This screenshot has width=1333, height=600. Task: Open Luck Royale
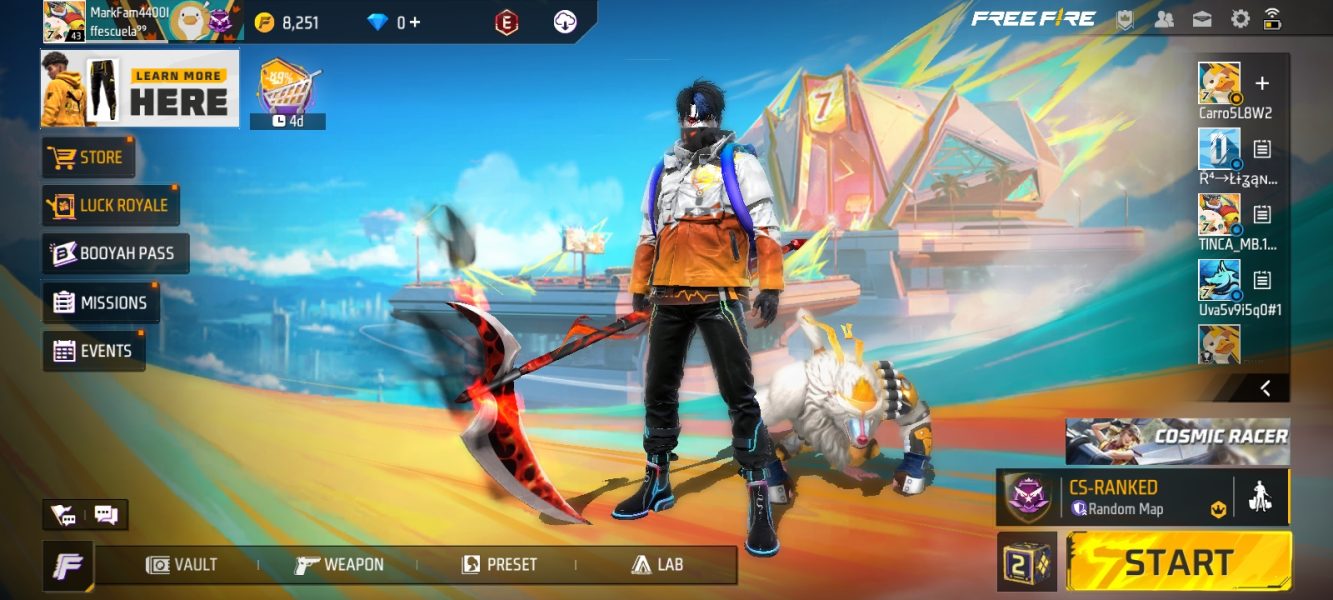[x=111, y=205]
